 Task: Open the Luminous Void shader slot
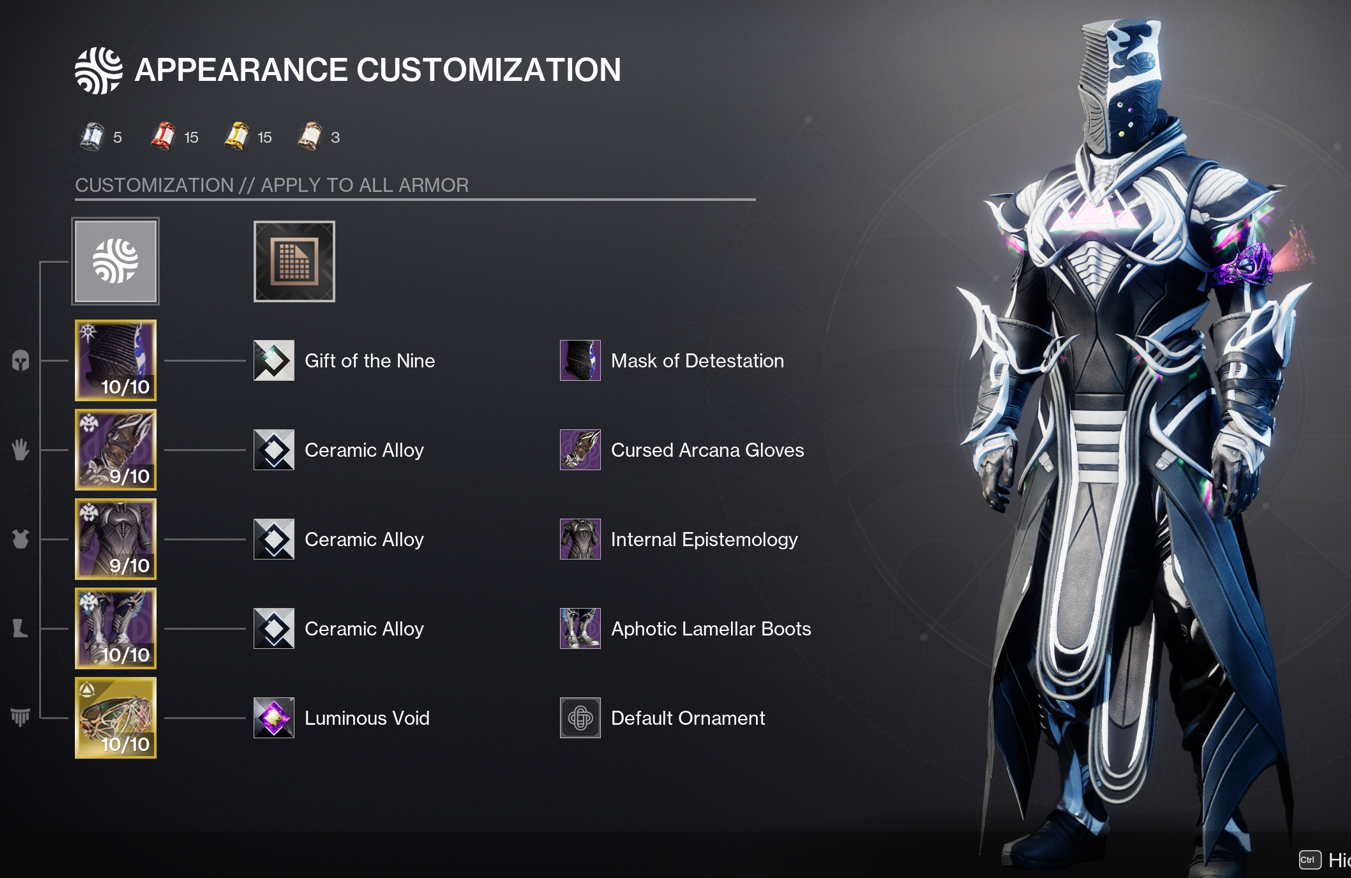(274, 718)
